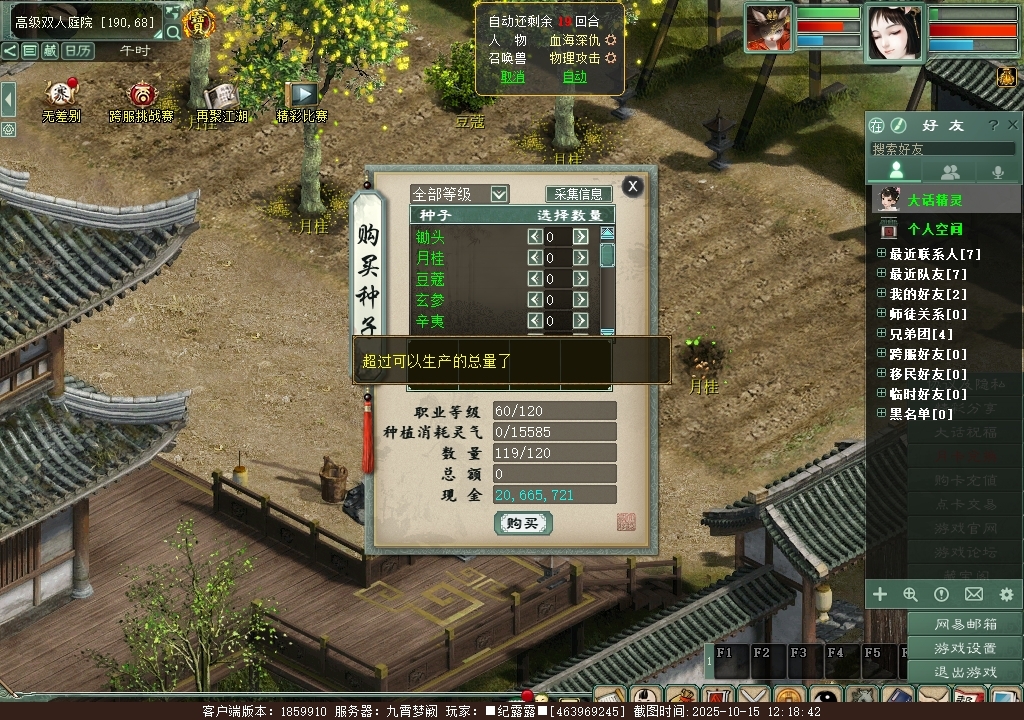Increase the 锄头 quantity by one
This screenshot has height=720, width=1024.
click(580, 237)
